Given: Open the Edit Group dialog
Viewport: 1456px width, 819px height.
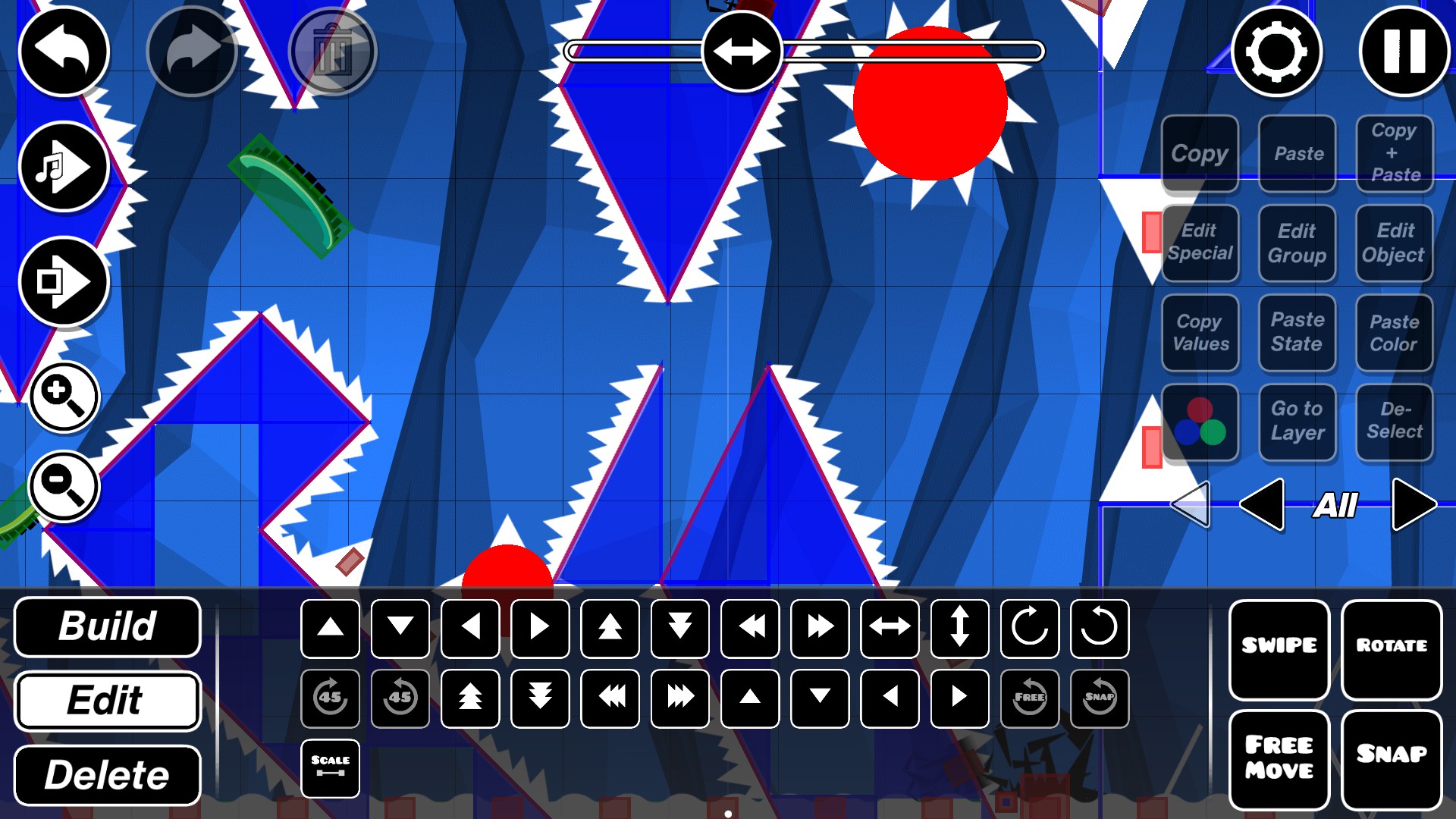Looking at the screenshot, I should tap(1298, 243).
